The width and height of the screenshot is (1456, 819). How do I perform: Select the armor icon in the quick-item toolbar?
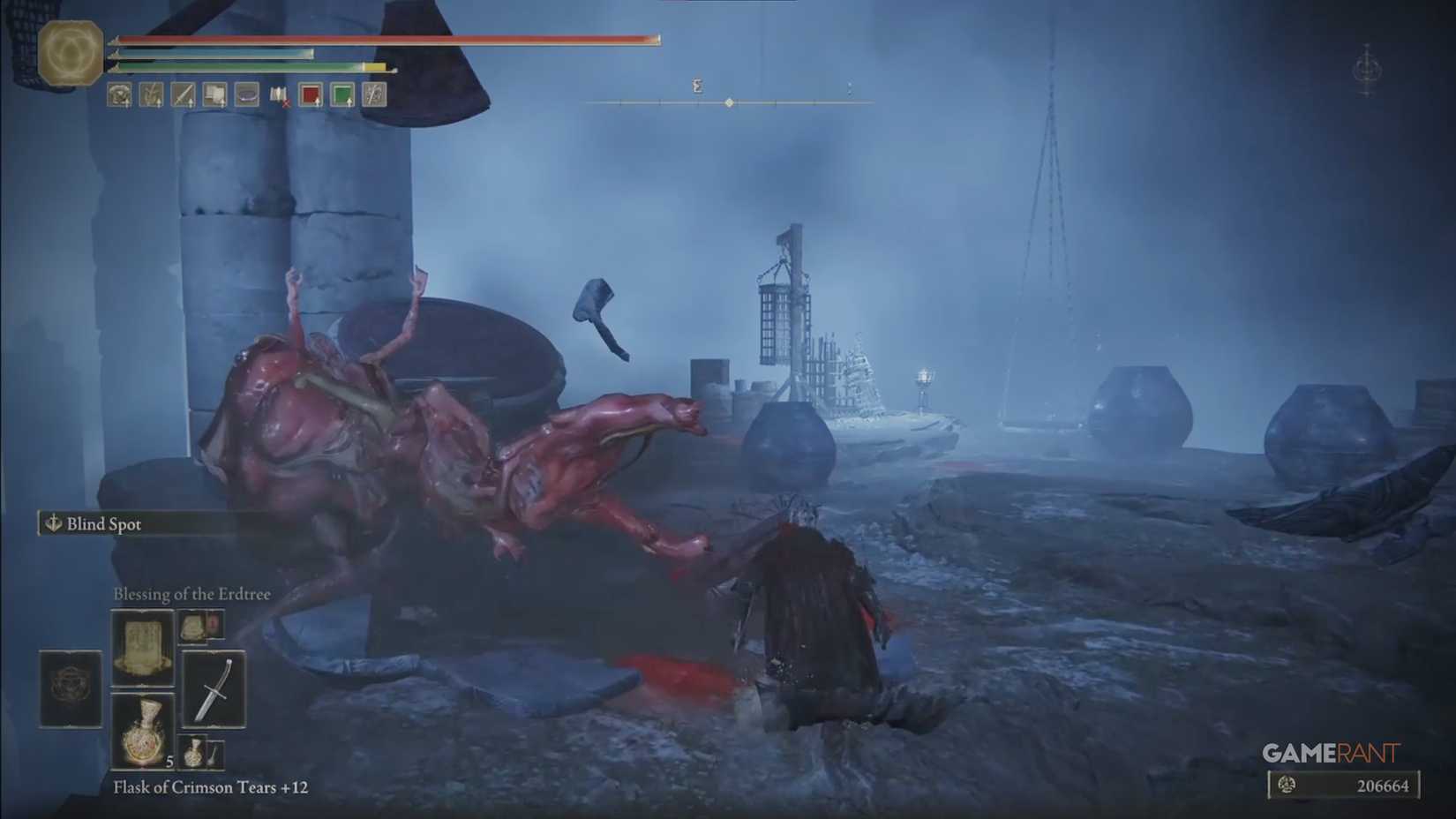tap(119, 95)
